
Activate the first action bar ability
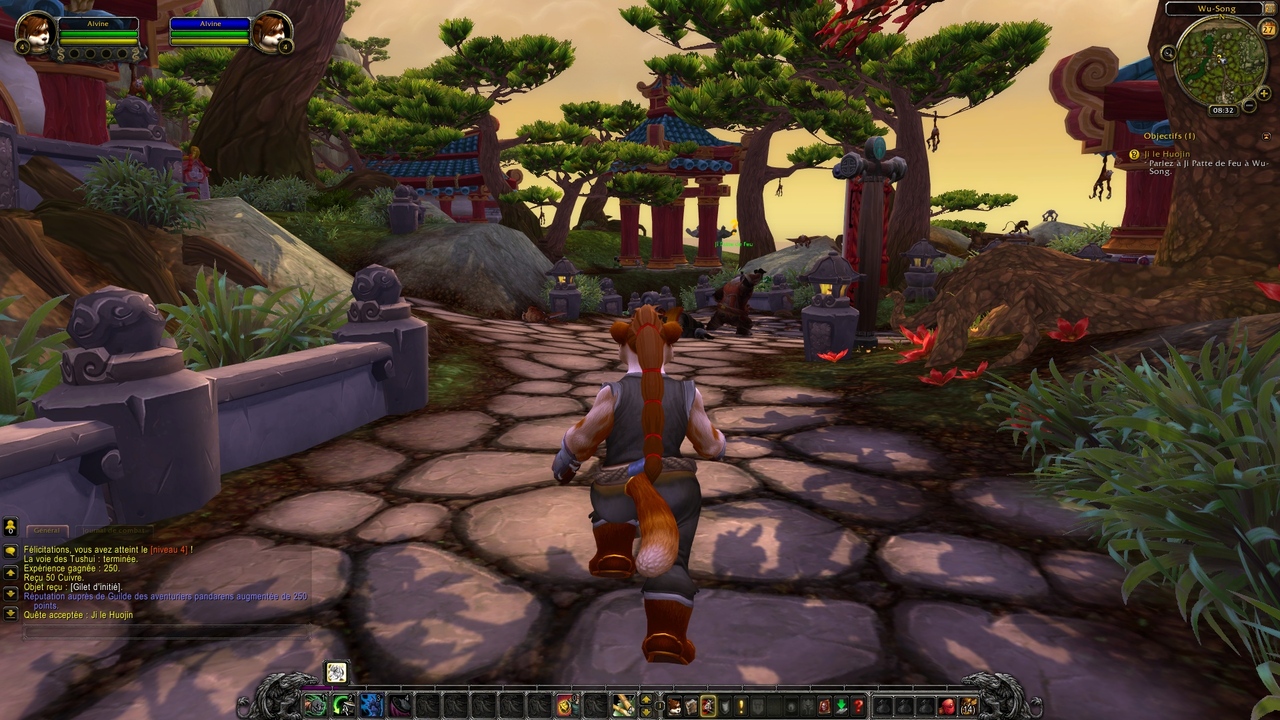coord(314,706)
